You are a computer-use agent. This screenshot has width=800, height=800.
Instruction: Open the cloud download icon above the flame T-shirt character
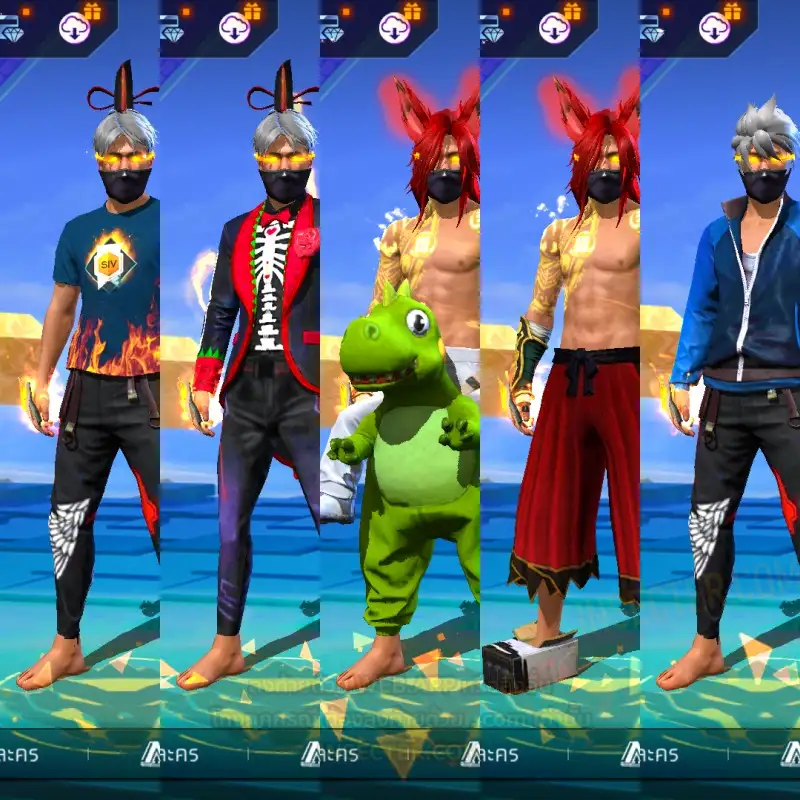(75, 28)
